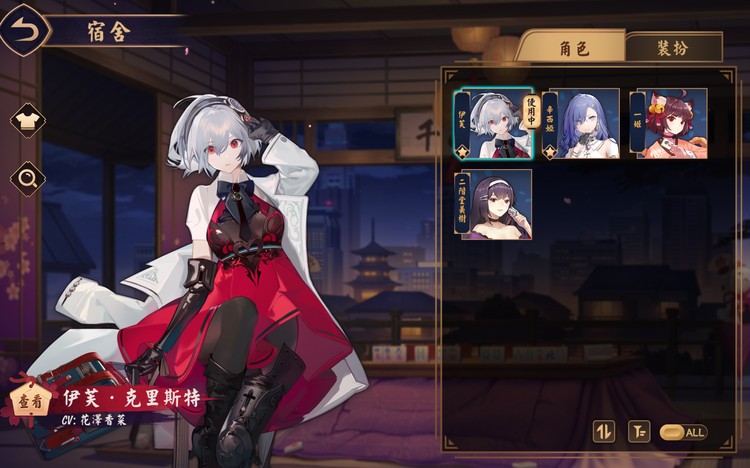
Task: Select the 伊芙 character portrait
Action: 496,124
